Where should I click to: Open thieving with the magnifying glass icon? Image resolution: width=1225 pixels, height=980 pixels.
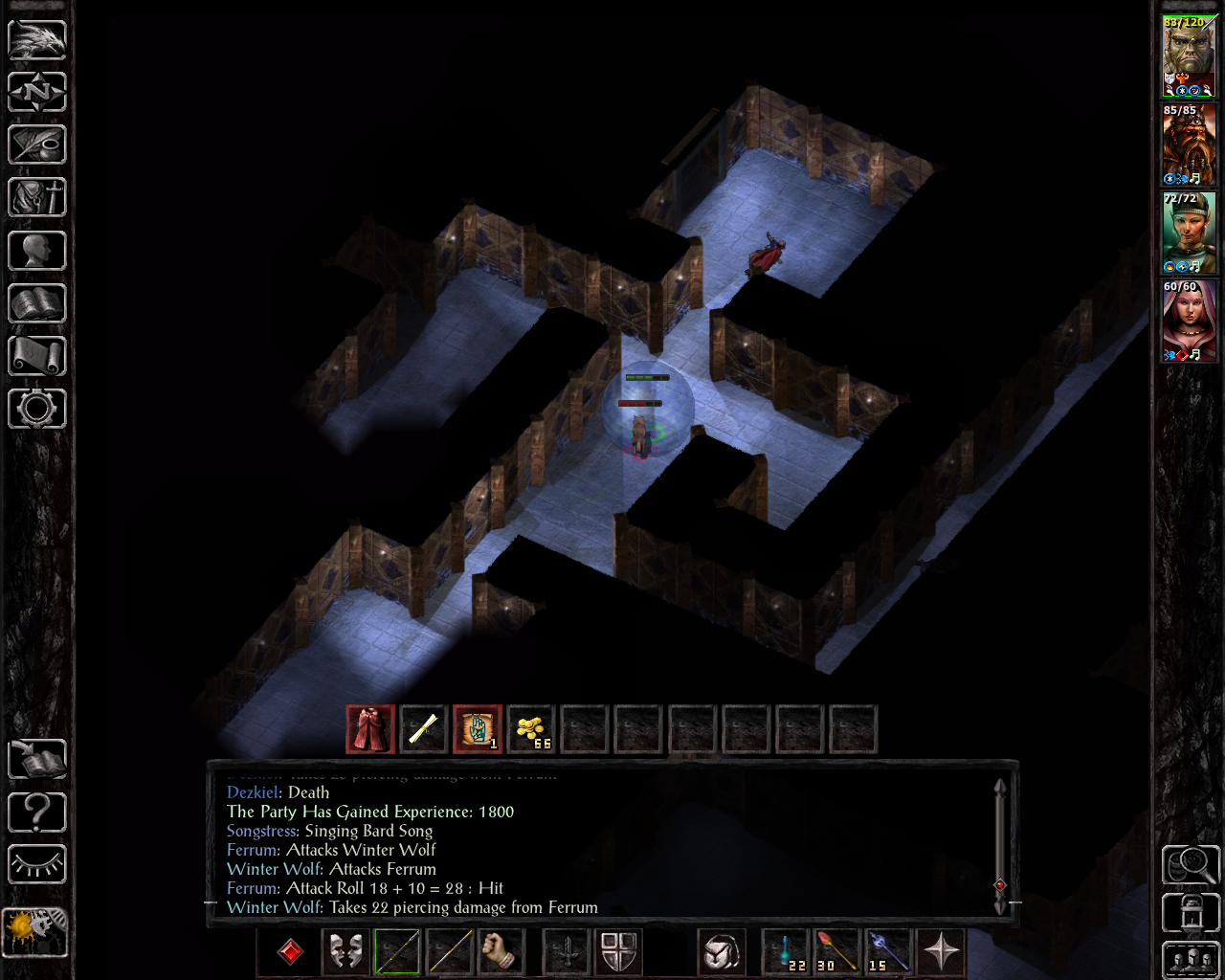1191,864
